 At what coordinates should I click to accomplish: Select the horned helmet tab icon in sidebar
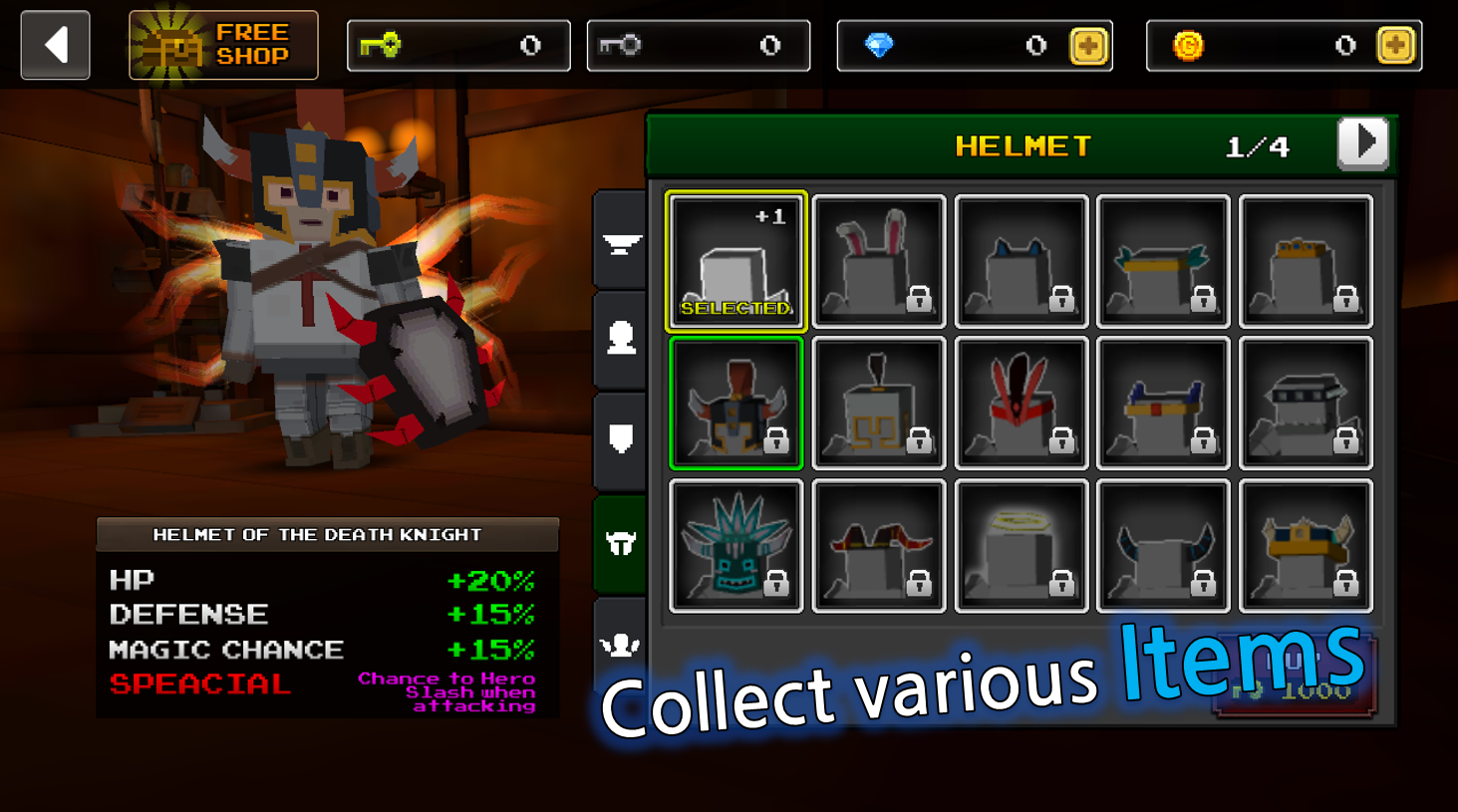[x=620, y=544]
